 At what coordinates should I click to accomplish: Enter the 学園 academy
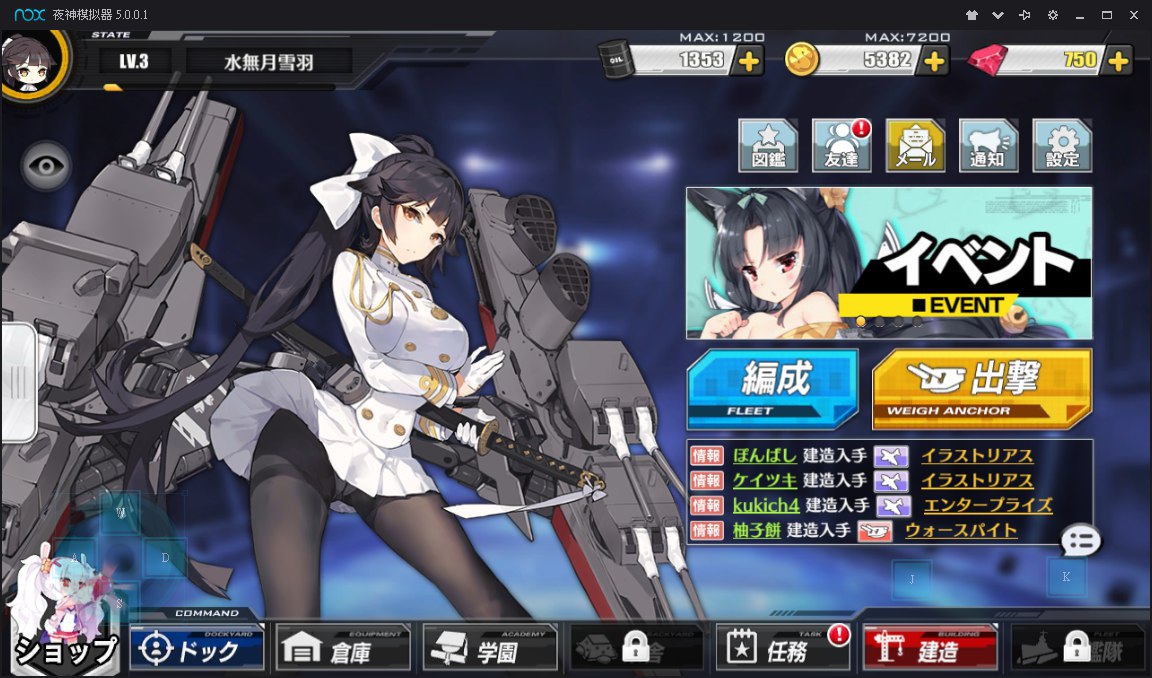490,650
